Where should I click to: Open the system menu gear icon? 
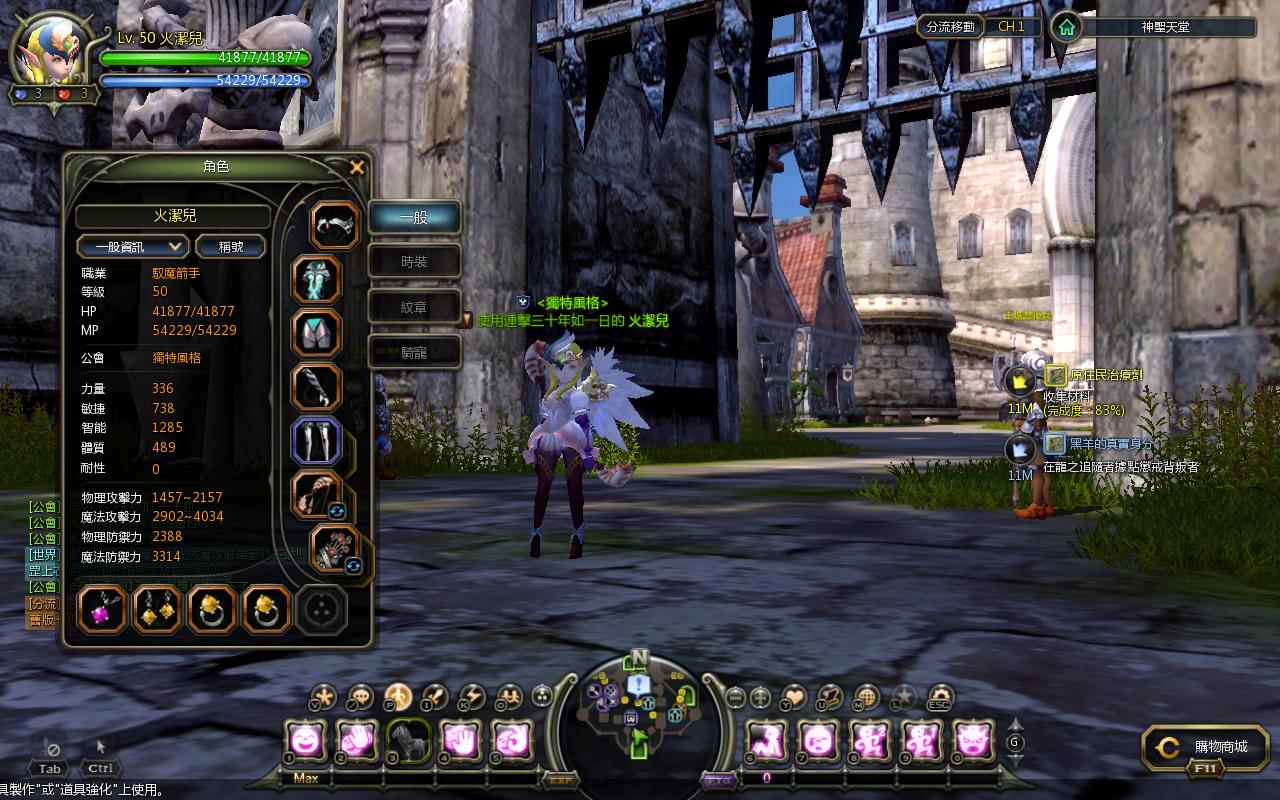[940, 696]
